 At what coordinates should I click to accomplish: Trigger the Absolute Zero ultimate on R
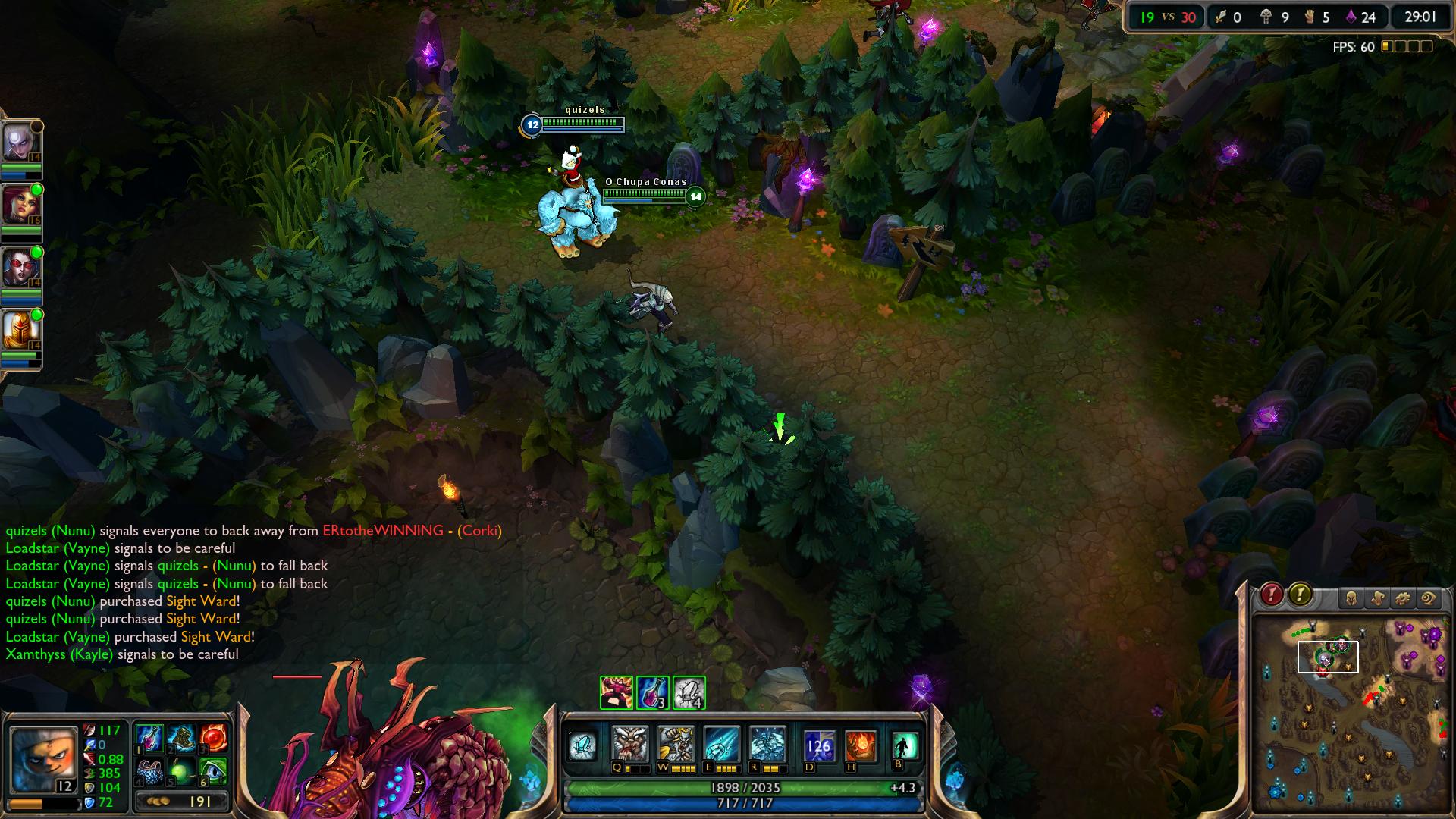click(767, 745)
